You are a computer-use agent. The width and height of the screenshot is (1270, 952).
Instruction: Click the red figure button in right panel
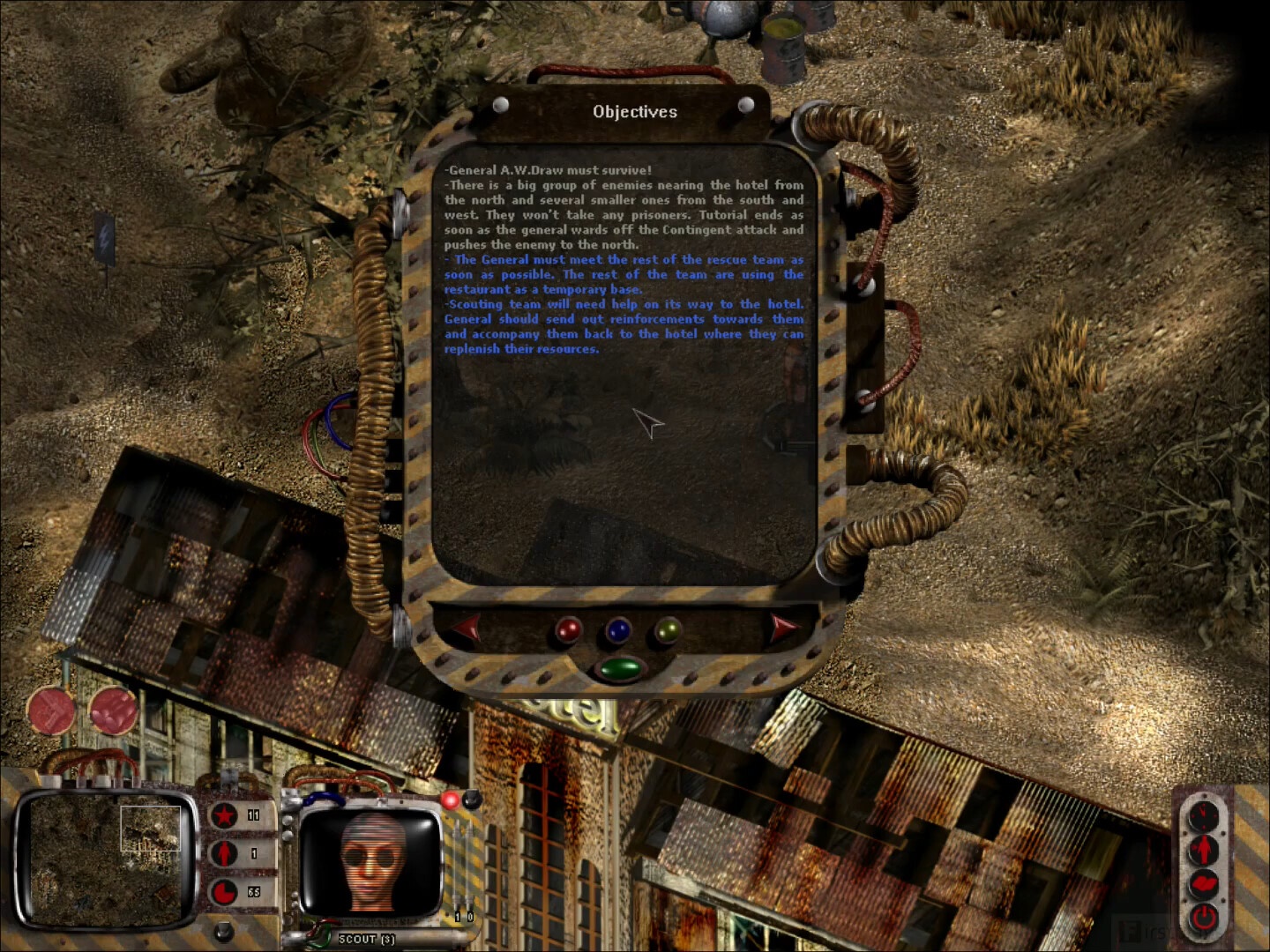click(1203, 849)
